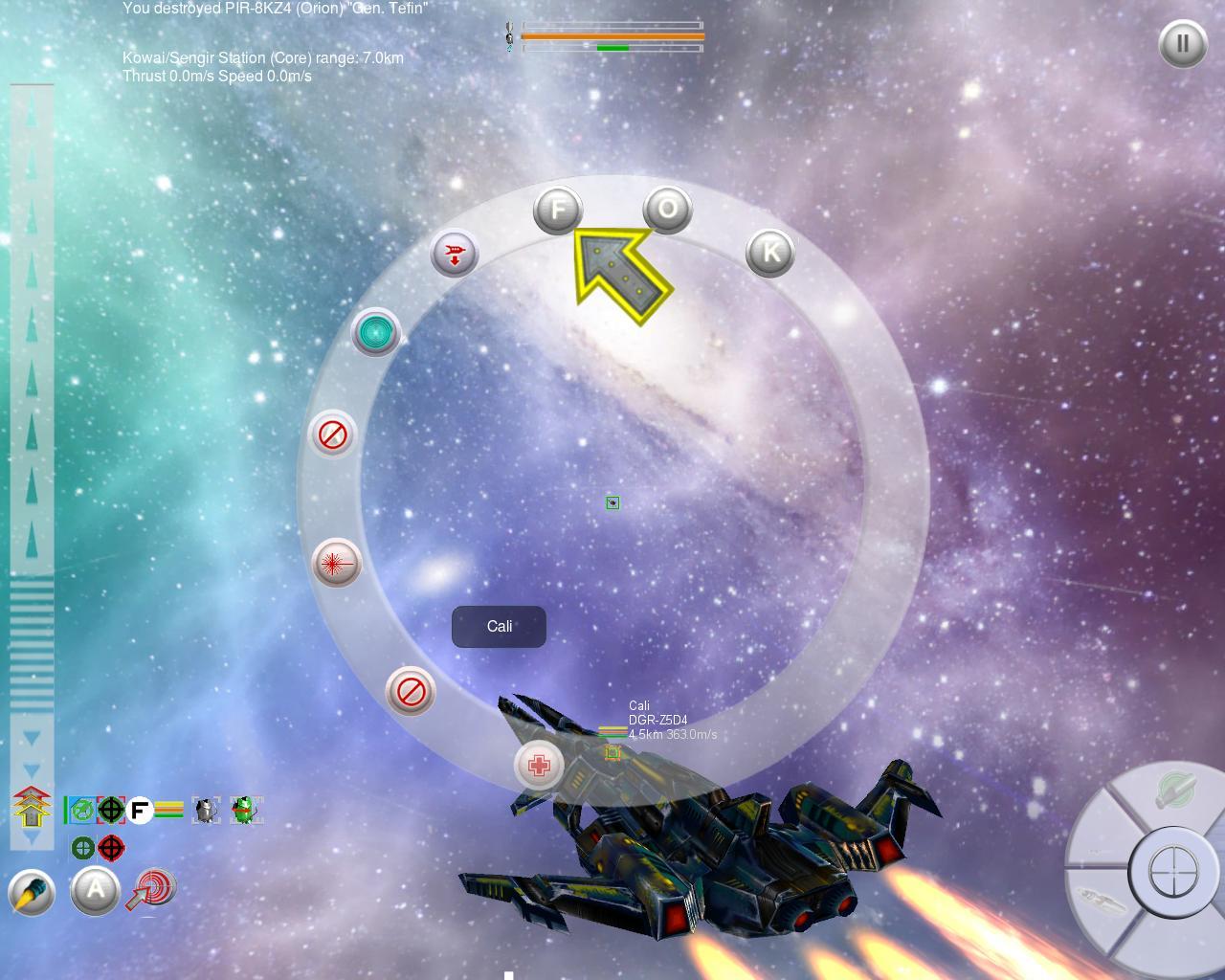The image size is (1225, 980).
Task: Tap the round A button
Action: [95, 891]
